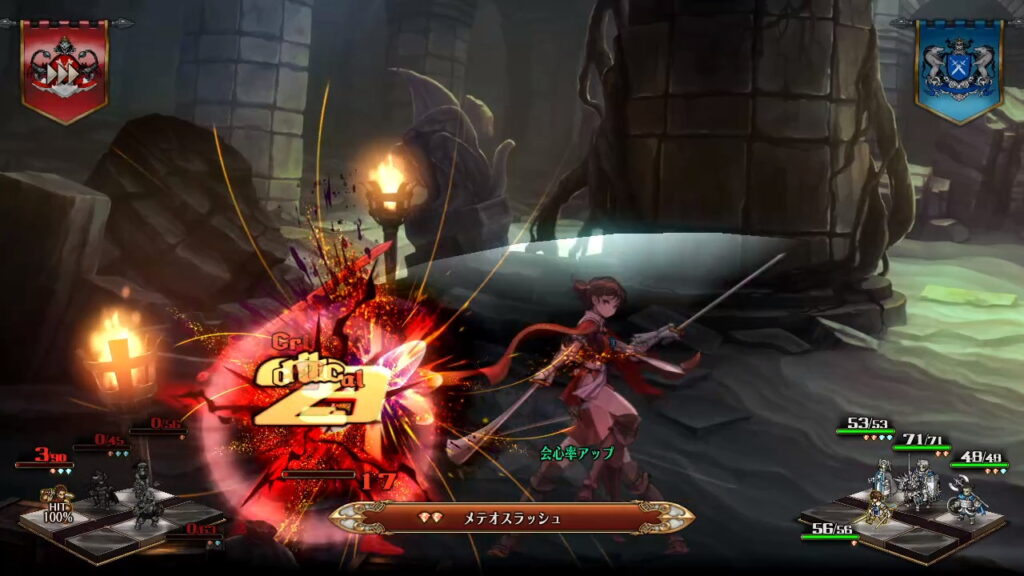
Task: Click the red fast-forward banner
Action: coord(65,68)
